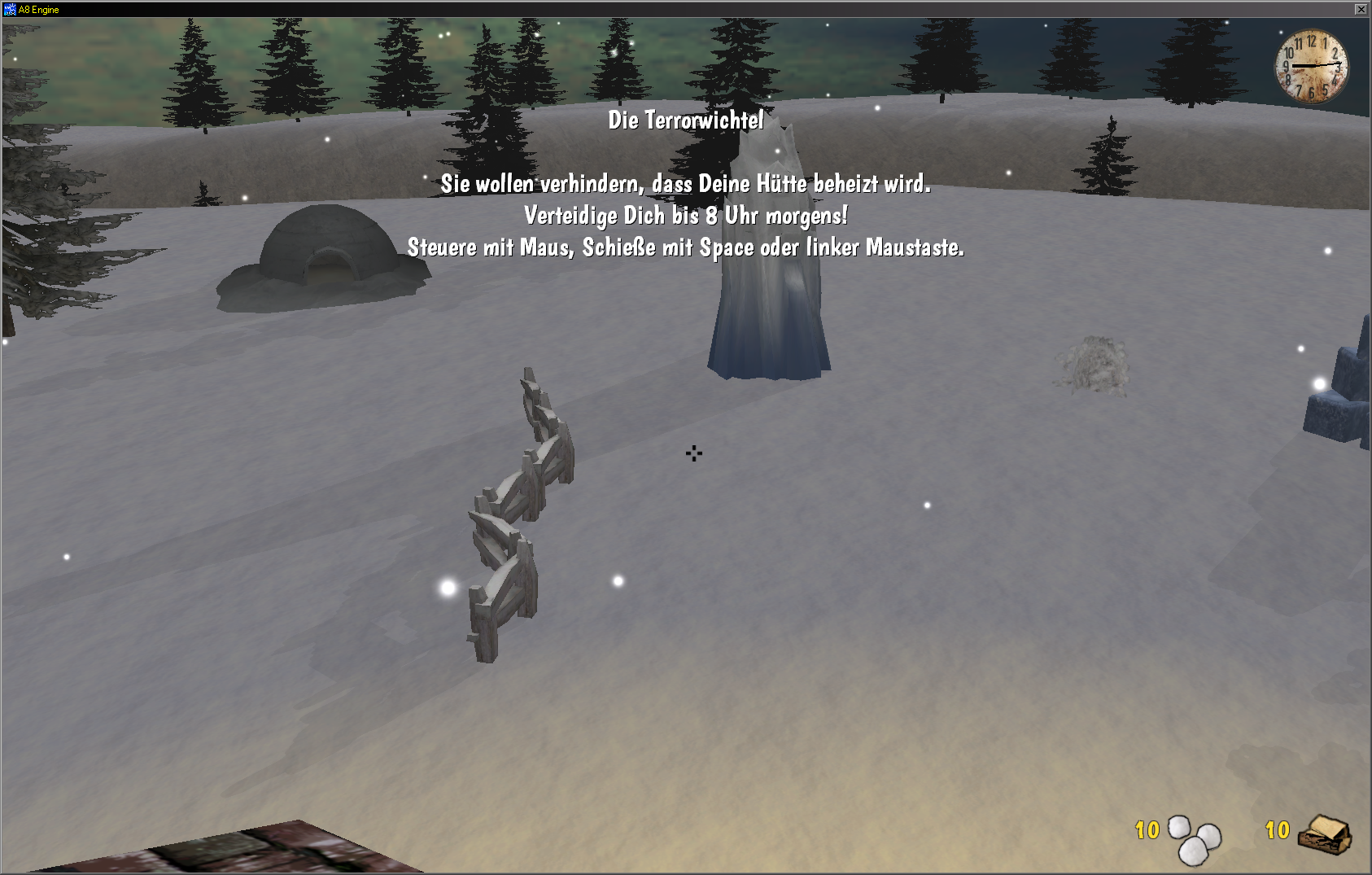The height and width of the screenshot is (875, 1372).
Task: Close the A8 Engine window
Action: (x=1361, y=9)
